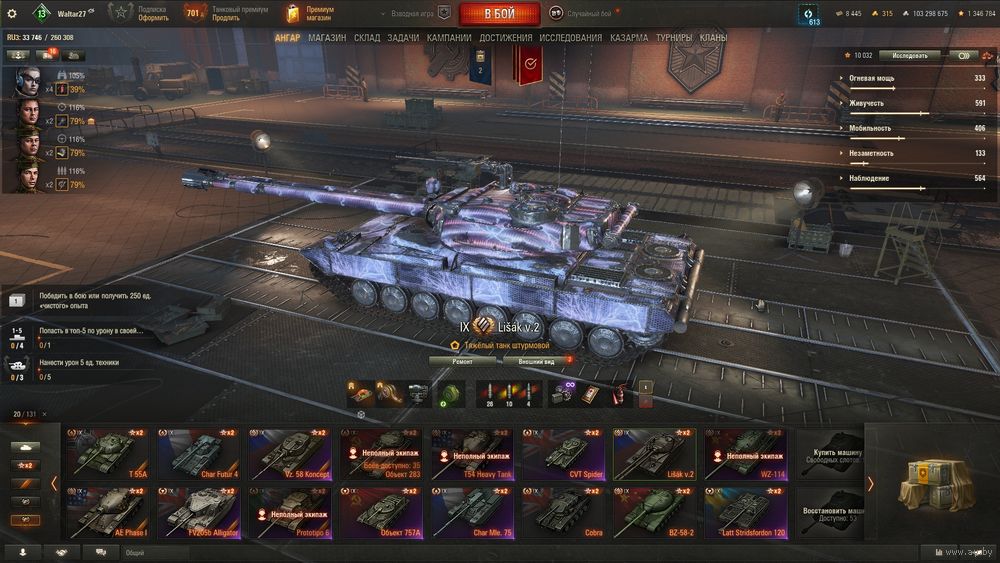Open the ЗАДАЧИ tab

[403, 38]
